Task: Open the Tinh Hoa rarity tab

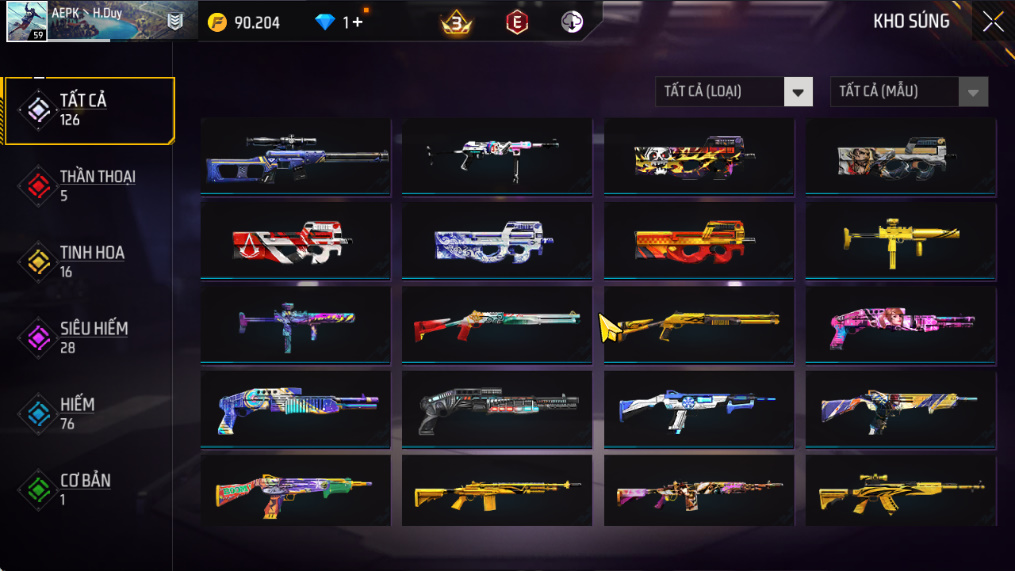Action: [88, 262]
